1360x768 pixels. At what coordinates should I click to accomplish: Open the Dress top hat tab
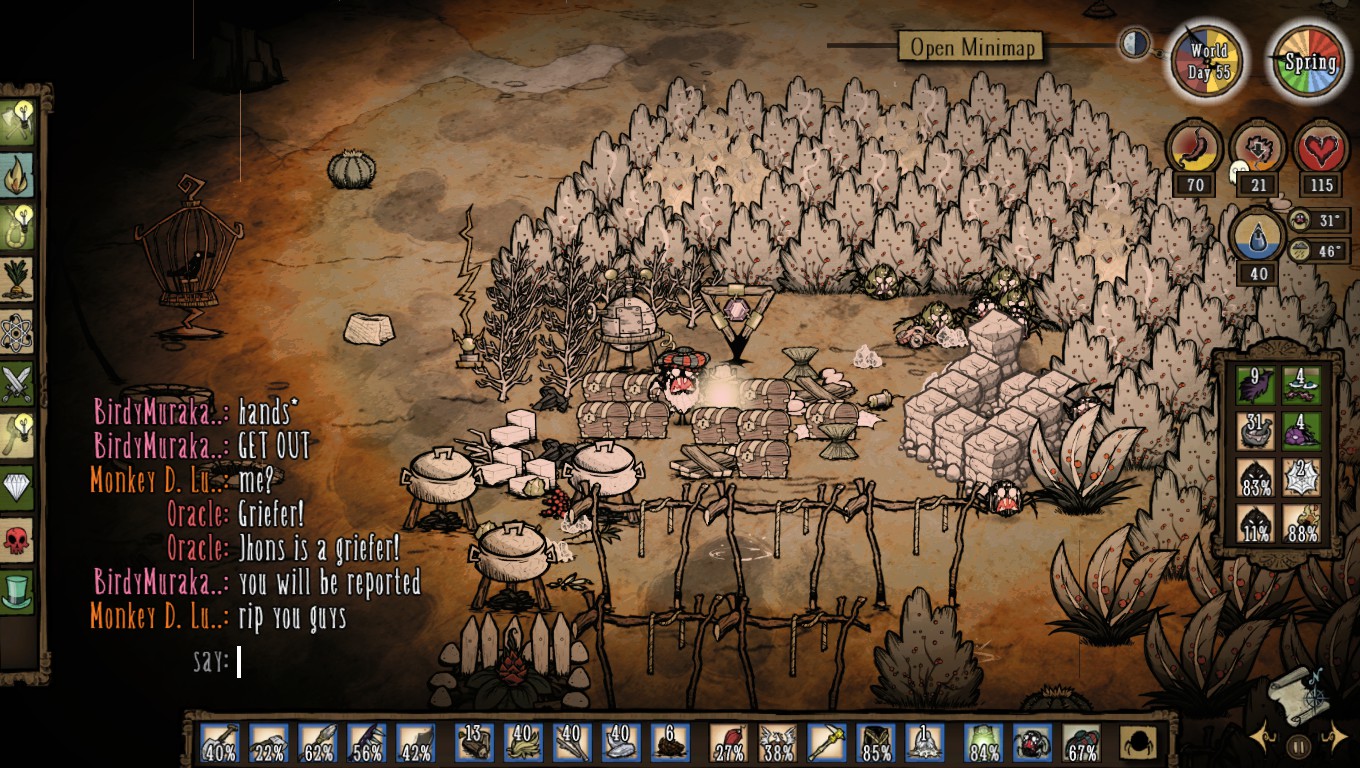click(x=17, y=591)
